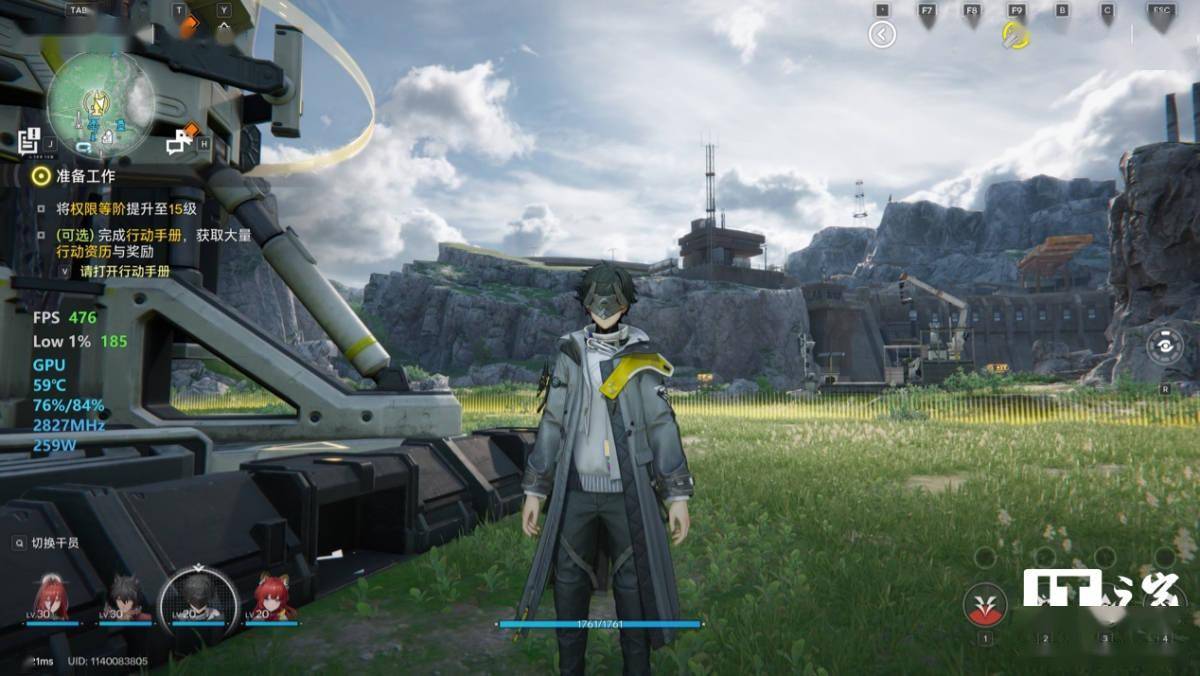Select the highlighted masked operator portrait
This screenshot has width=1200, height=676.
click(200, 599)
